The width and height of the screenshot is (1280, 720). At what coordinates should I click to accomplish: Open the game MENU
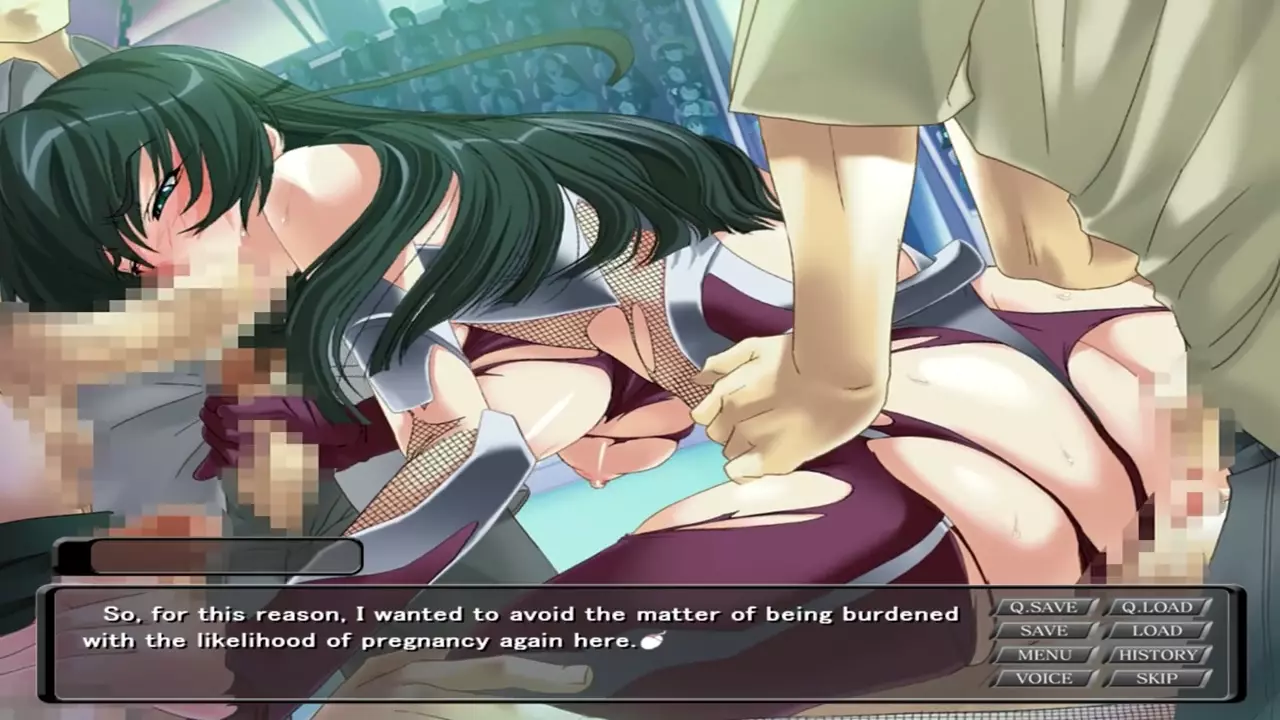[1043, 655]
